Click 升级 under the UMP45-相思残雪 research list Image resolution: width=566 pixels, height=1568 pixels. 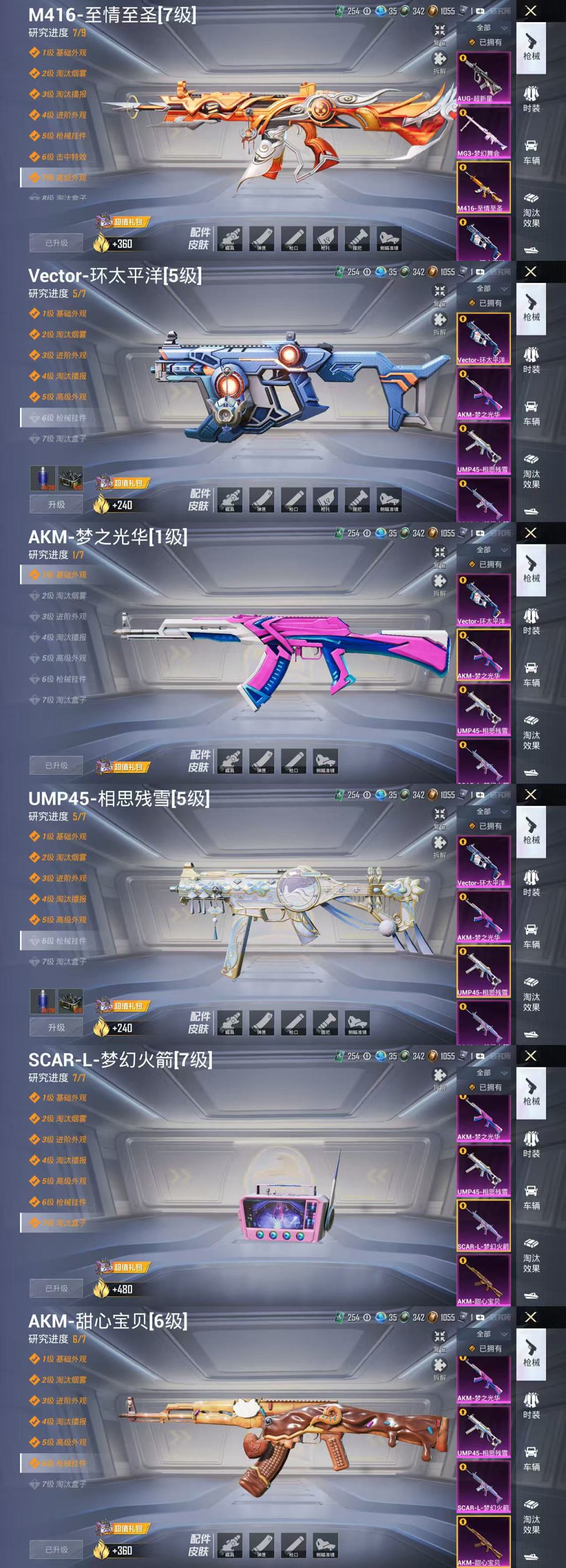point(56,1027)
